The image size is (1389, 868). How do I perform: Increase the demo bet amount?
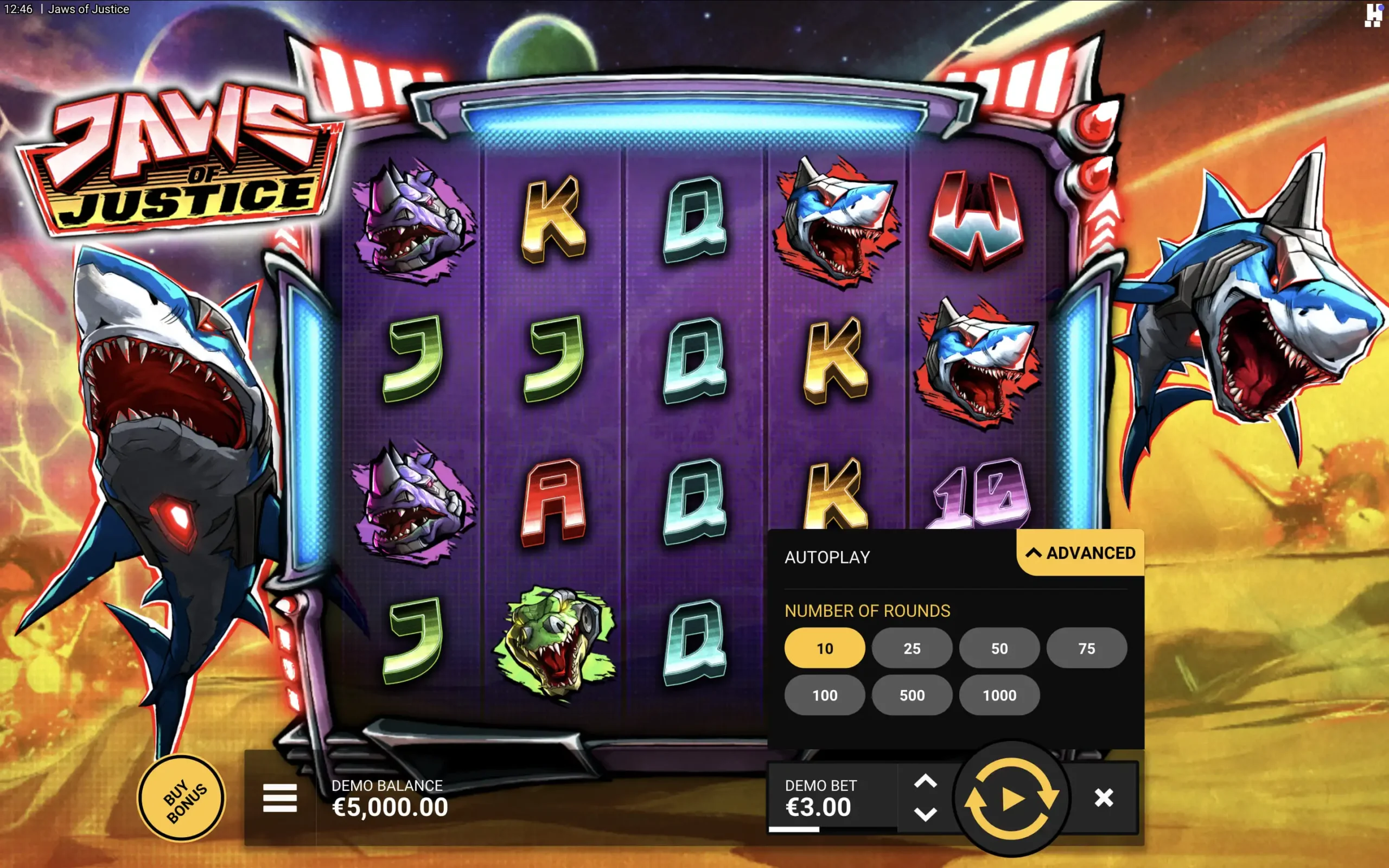coord(925,781)
